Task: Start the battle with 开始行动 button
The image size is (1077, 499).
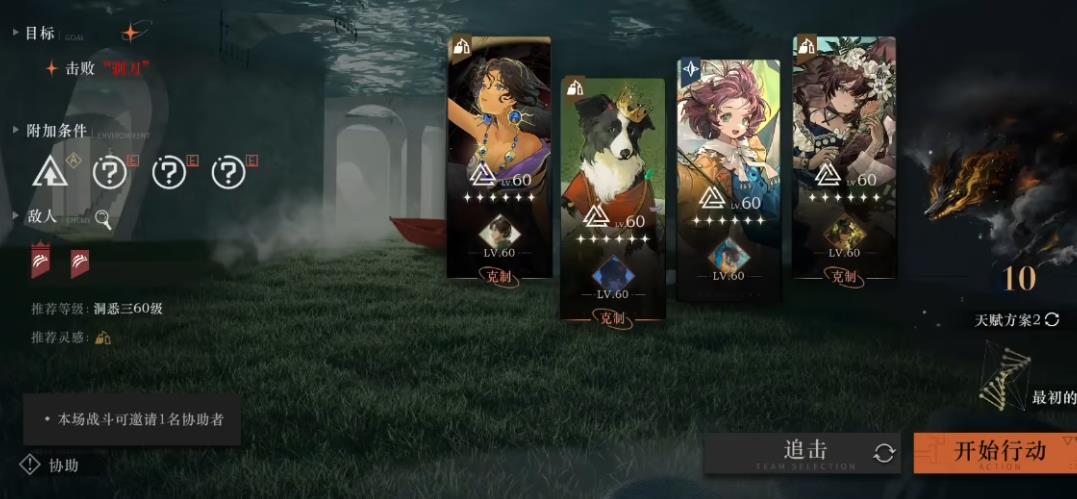Action: click(x=994, y=452)
